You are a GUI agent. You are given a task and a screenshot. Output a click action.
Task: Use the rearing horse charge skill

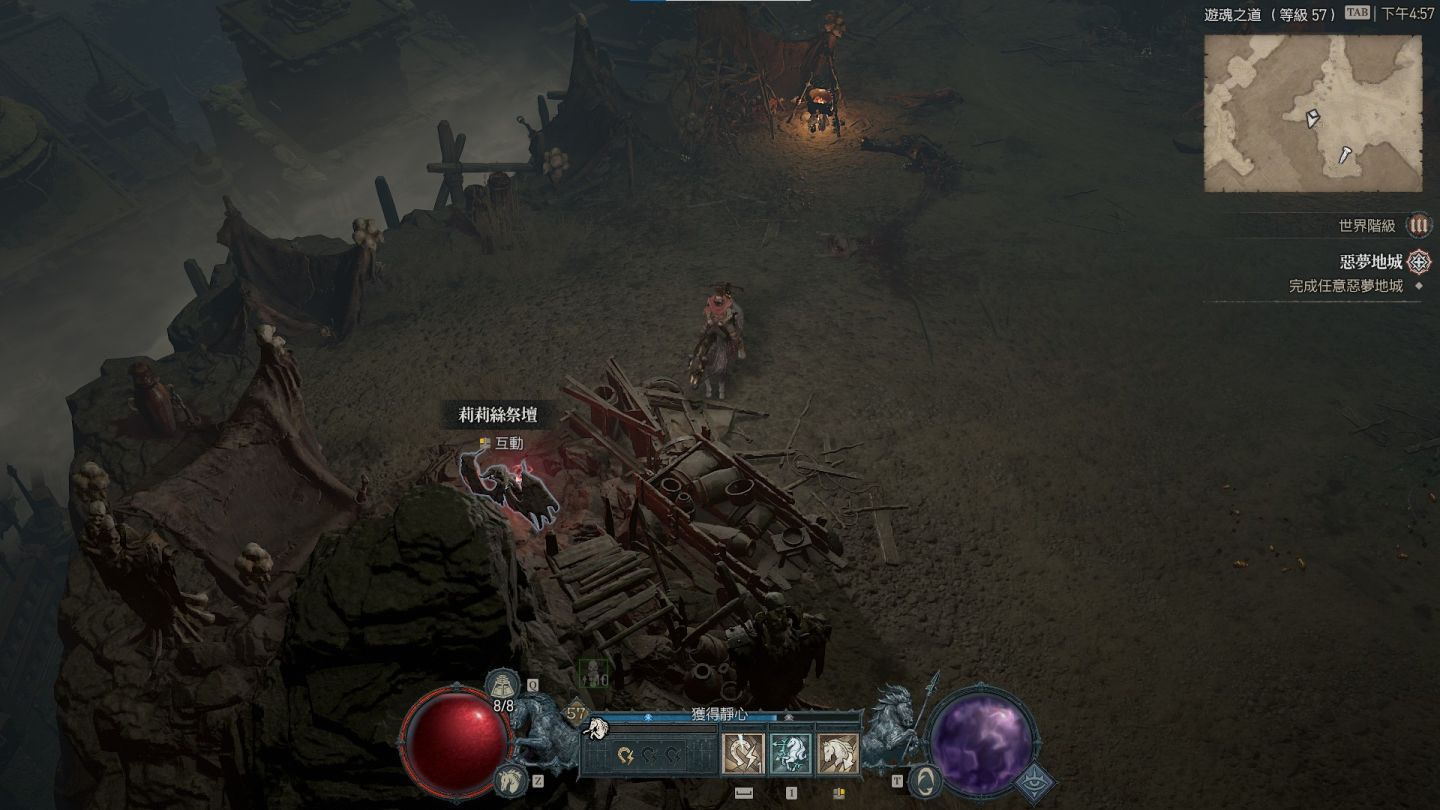tap(790, 754)
